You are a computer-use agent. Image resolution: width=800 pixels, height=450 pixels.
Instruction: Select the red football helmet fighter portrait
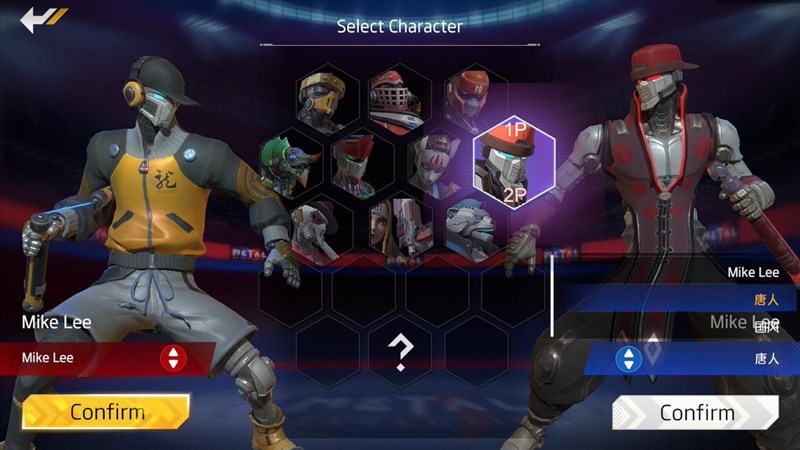coord(470,97)
